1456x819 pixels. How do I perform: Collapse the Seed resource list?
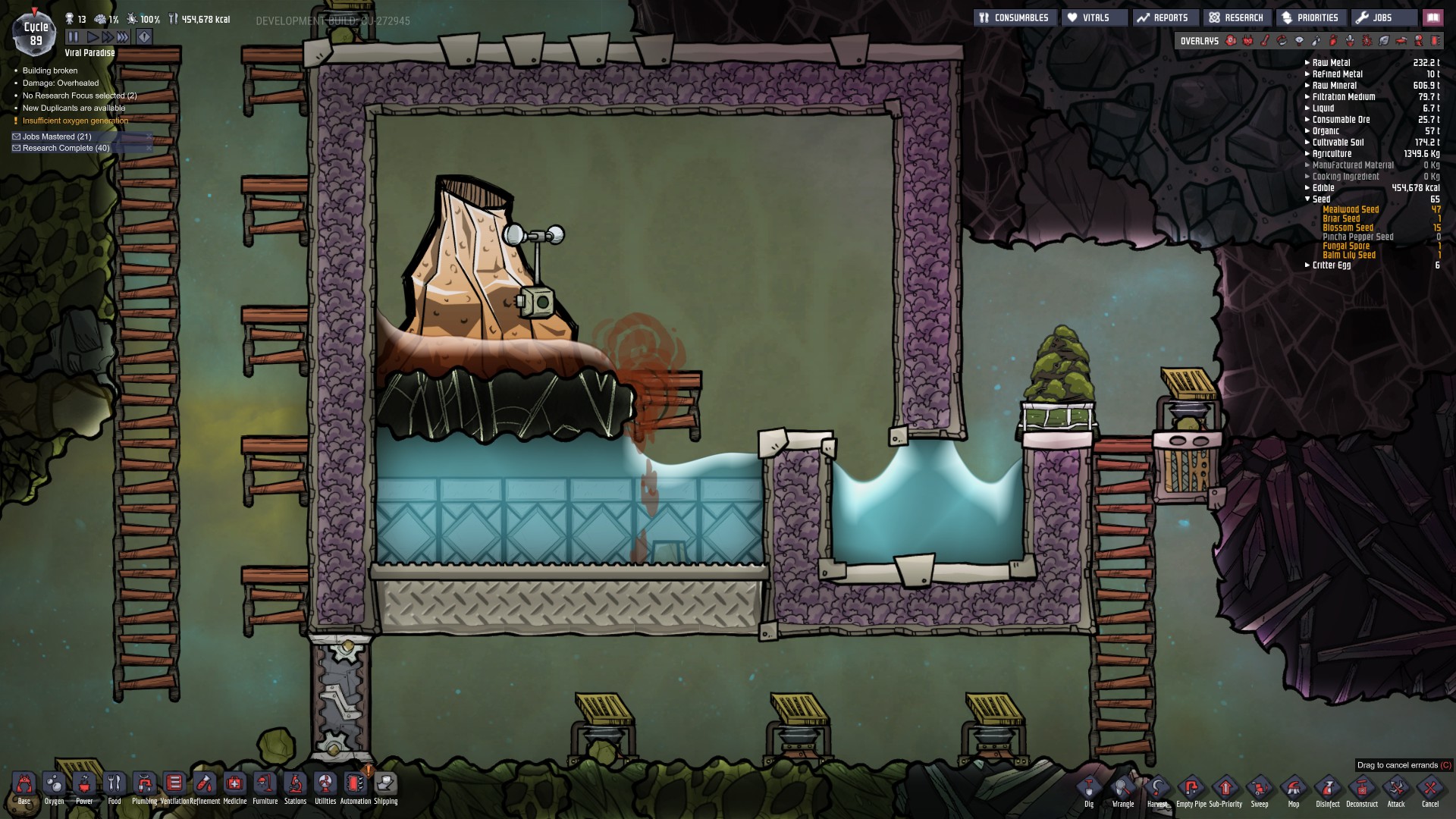click(1307, 199)
